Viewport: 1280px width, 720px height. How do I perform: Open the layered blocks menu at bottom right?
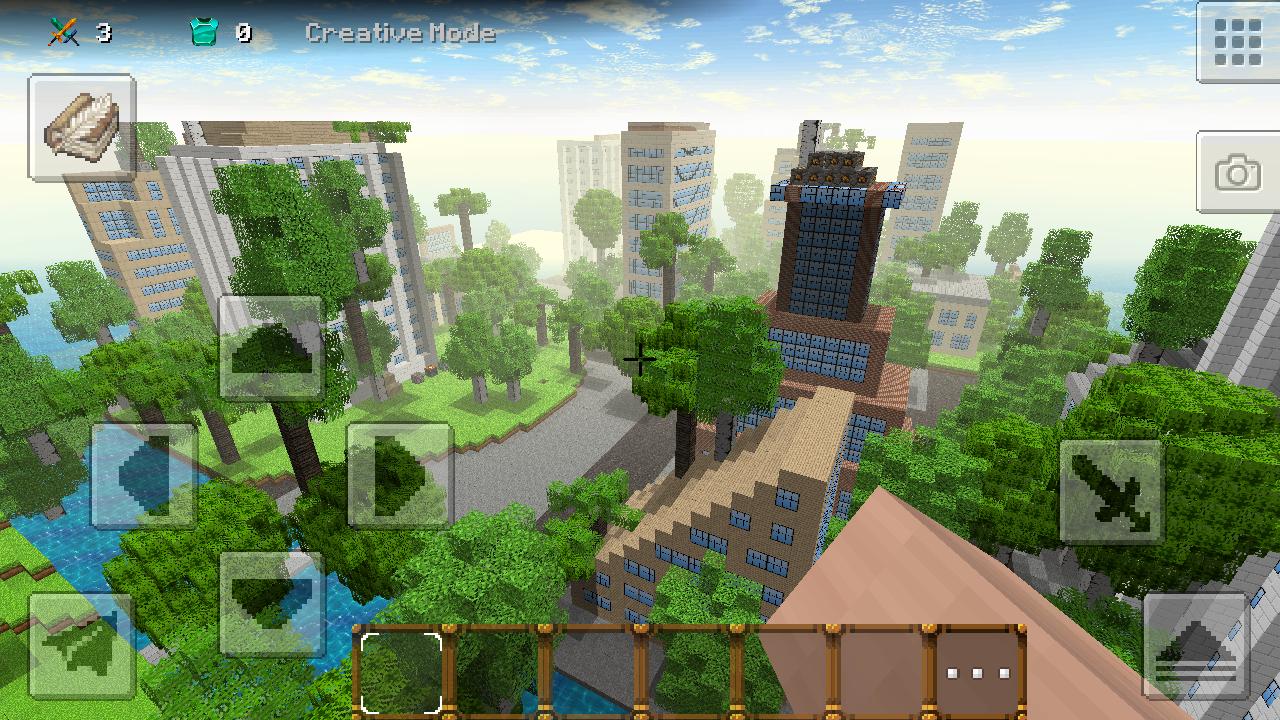coord(1198,645)
